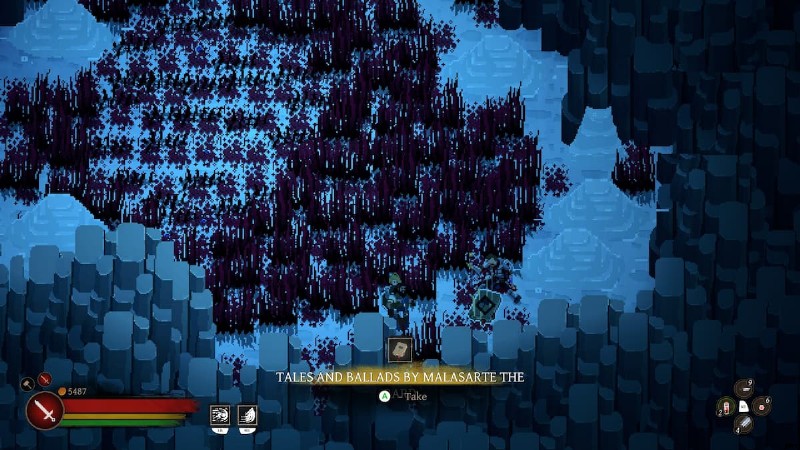The width and height of the screenshot is (800, 450).
Task: Click the Tales and Ballads book item icon
Action: [x=399, y=350]
